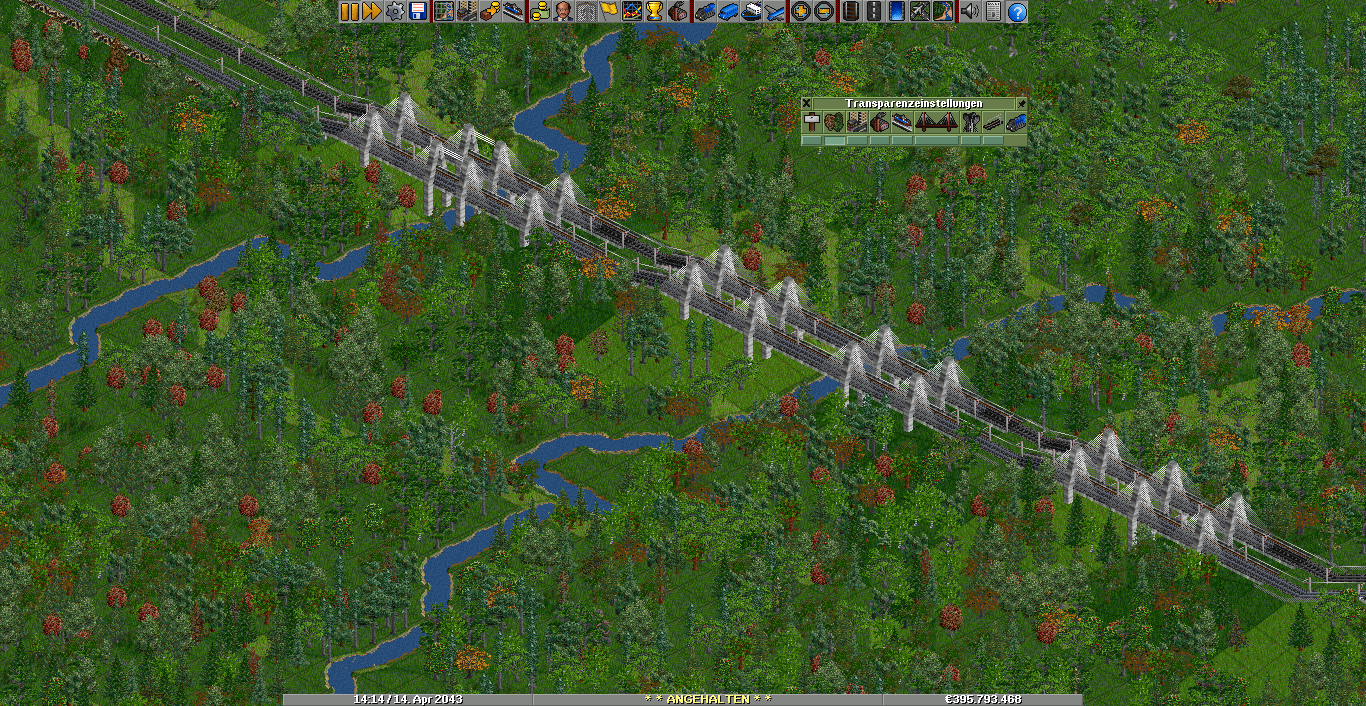Show the road vehicle bus list
Screen dimensions: 1366x706
coord(727,12)
